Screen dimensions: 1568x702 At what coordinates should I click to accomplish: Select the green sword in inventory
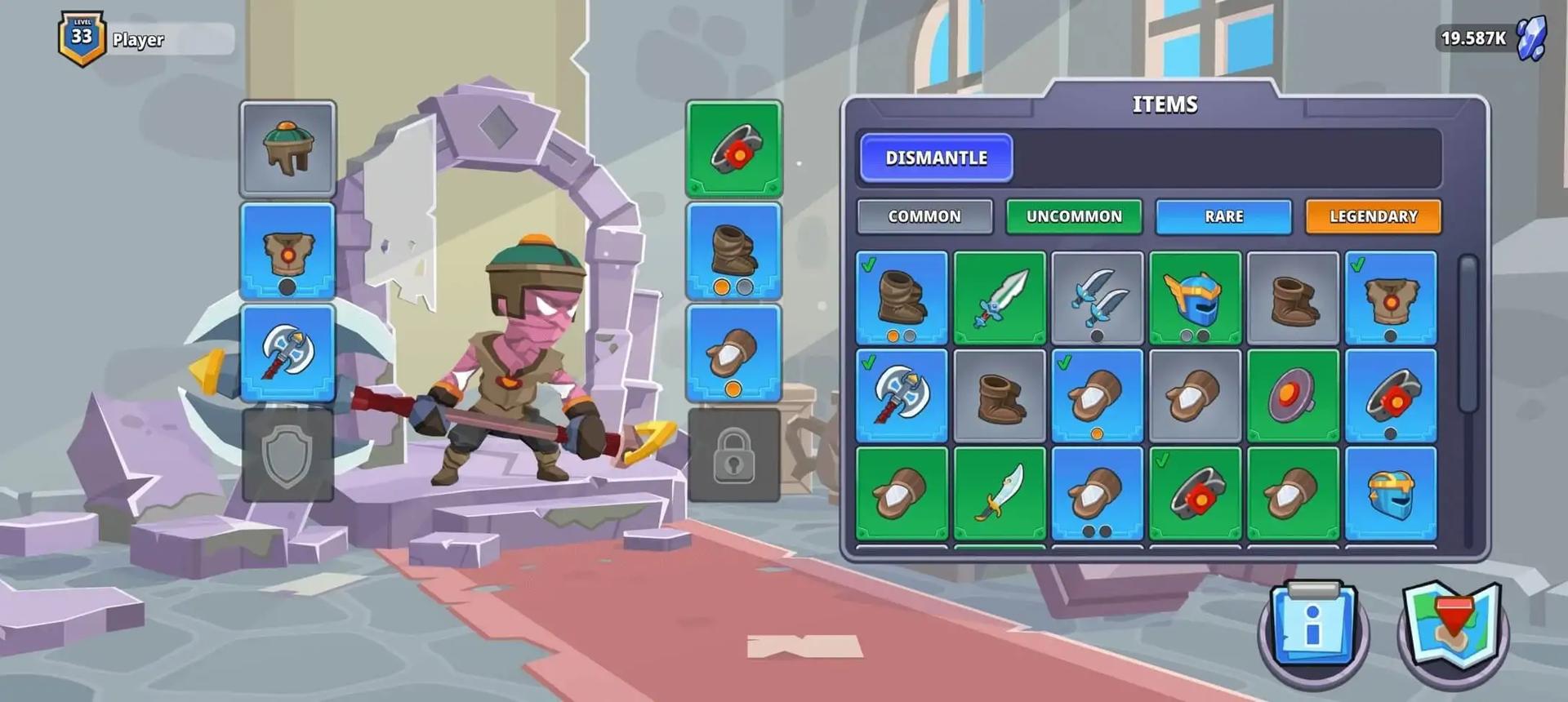pos(1000,298)
